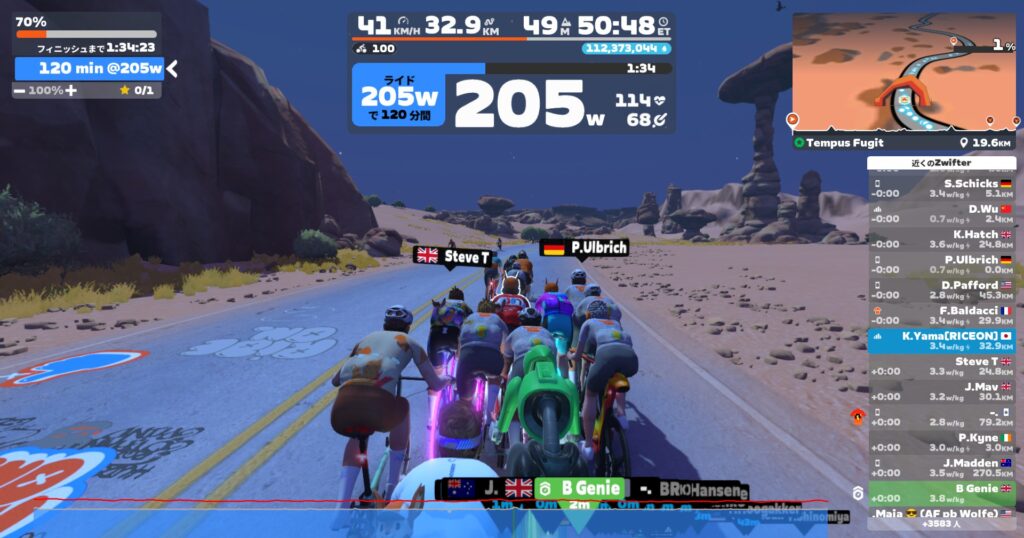Decrease workout intensity with the minus button
This screenshot has height=538, width=1024.
point(20,90)
